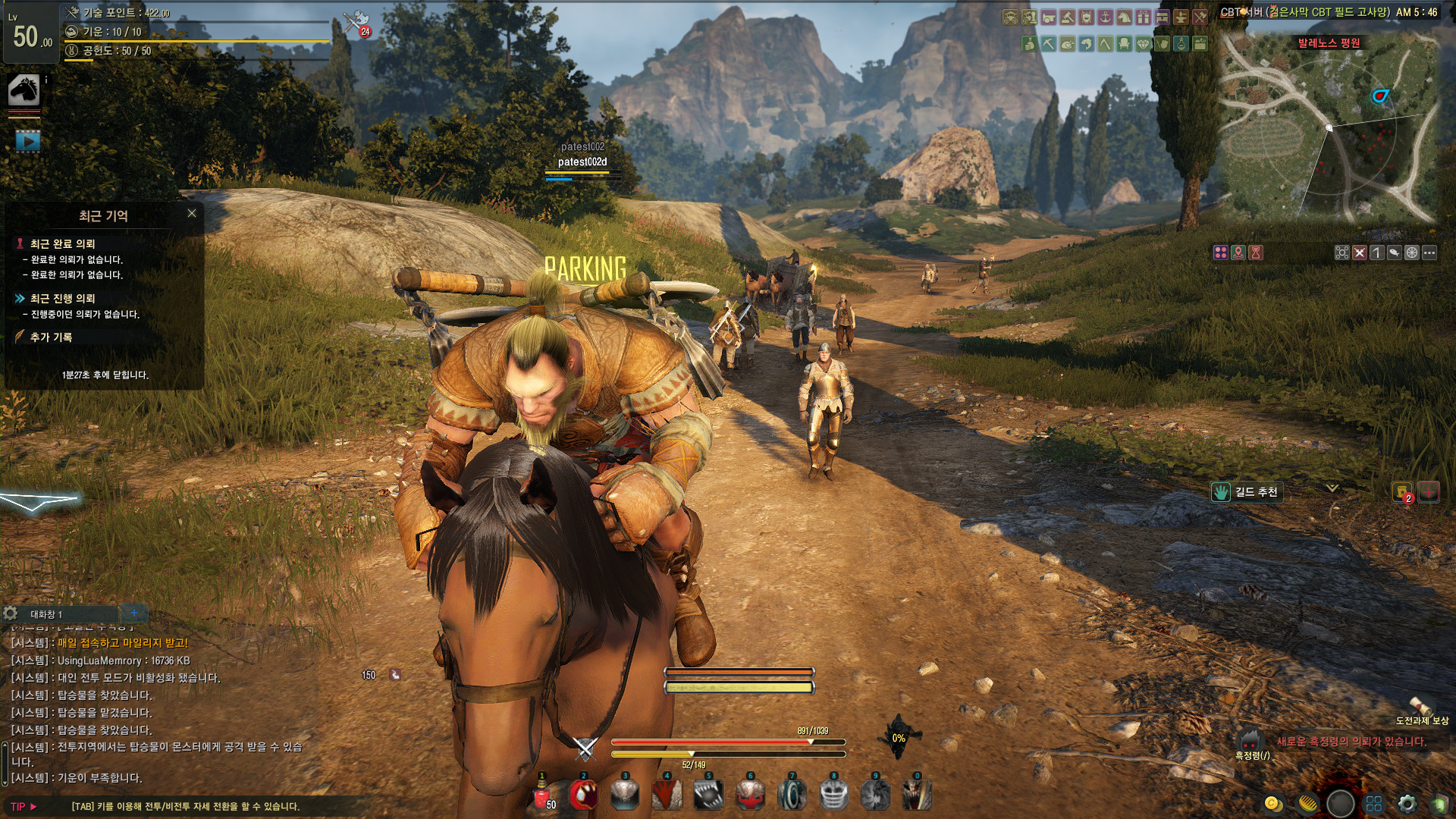Open the three-dots more options button
1456x819 pixels.
pyautogui.click(x=1429, y=253)
